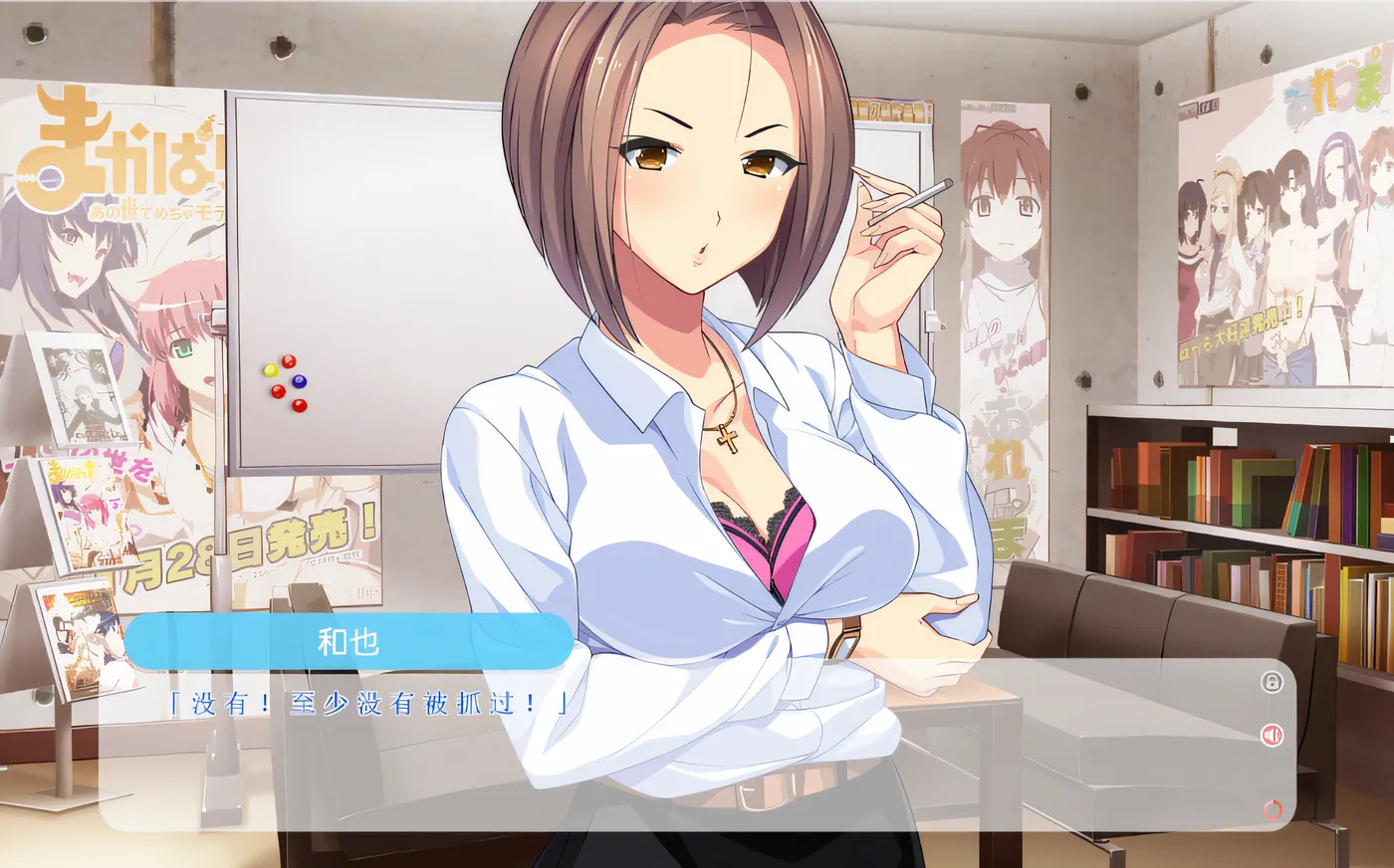Toggle the padlock icon on the dialogue box
Viewport: 1394px width, 868px height.
1272,682
